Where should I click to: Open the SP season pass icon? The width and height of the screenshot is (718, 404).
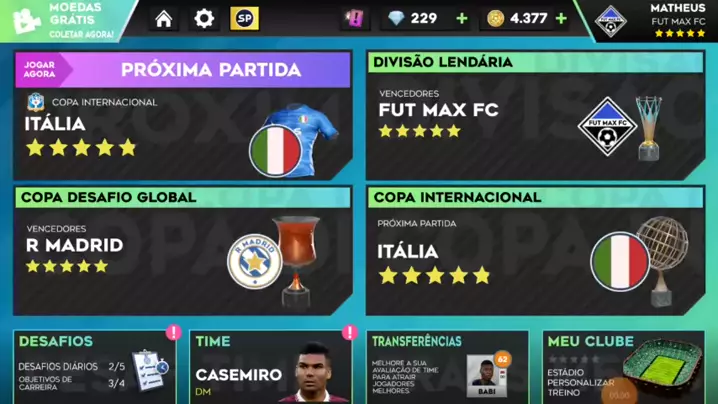point(244,18)
